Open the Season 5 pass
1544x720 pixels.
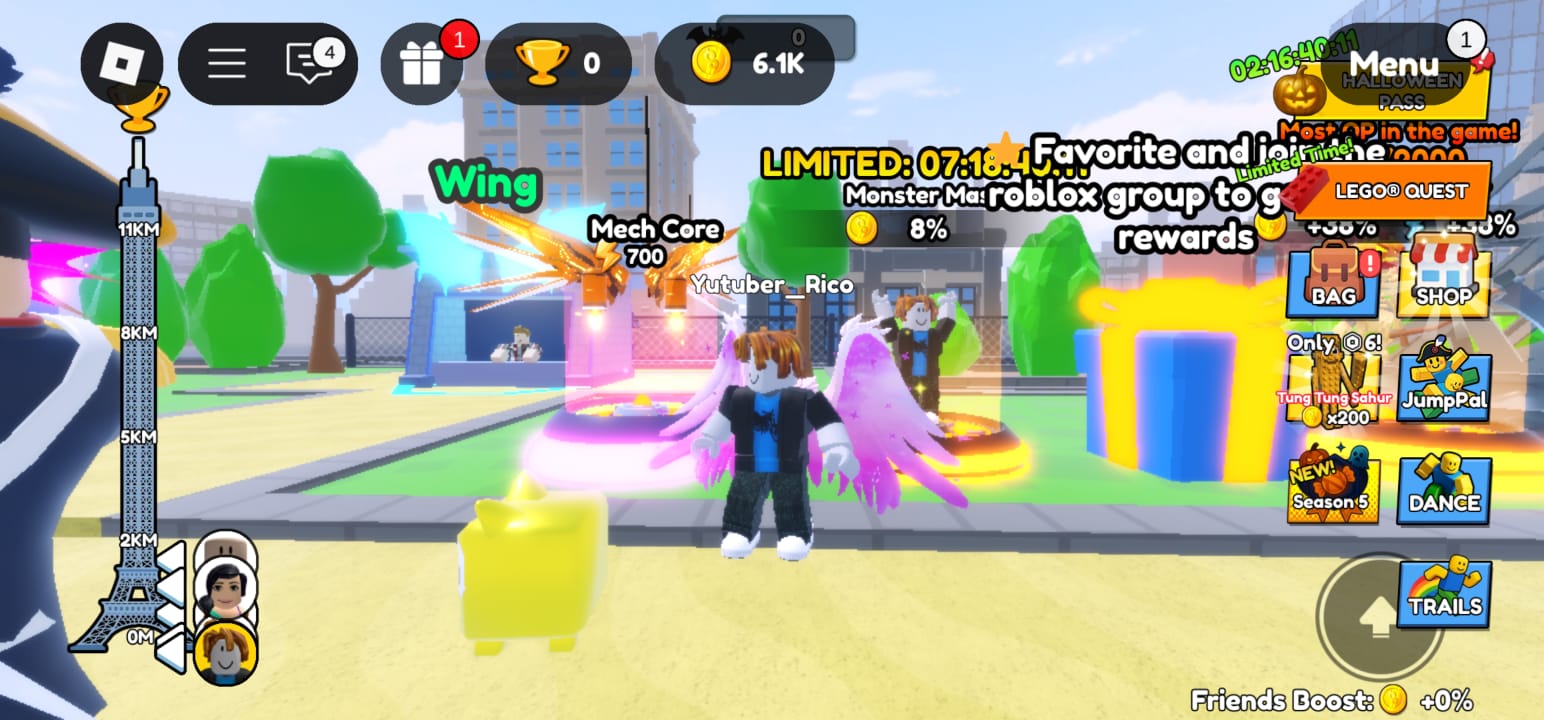tap(1332, 489)
